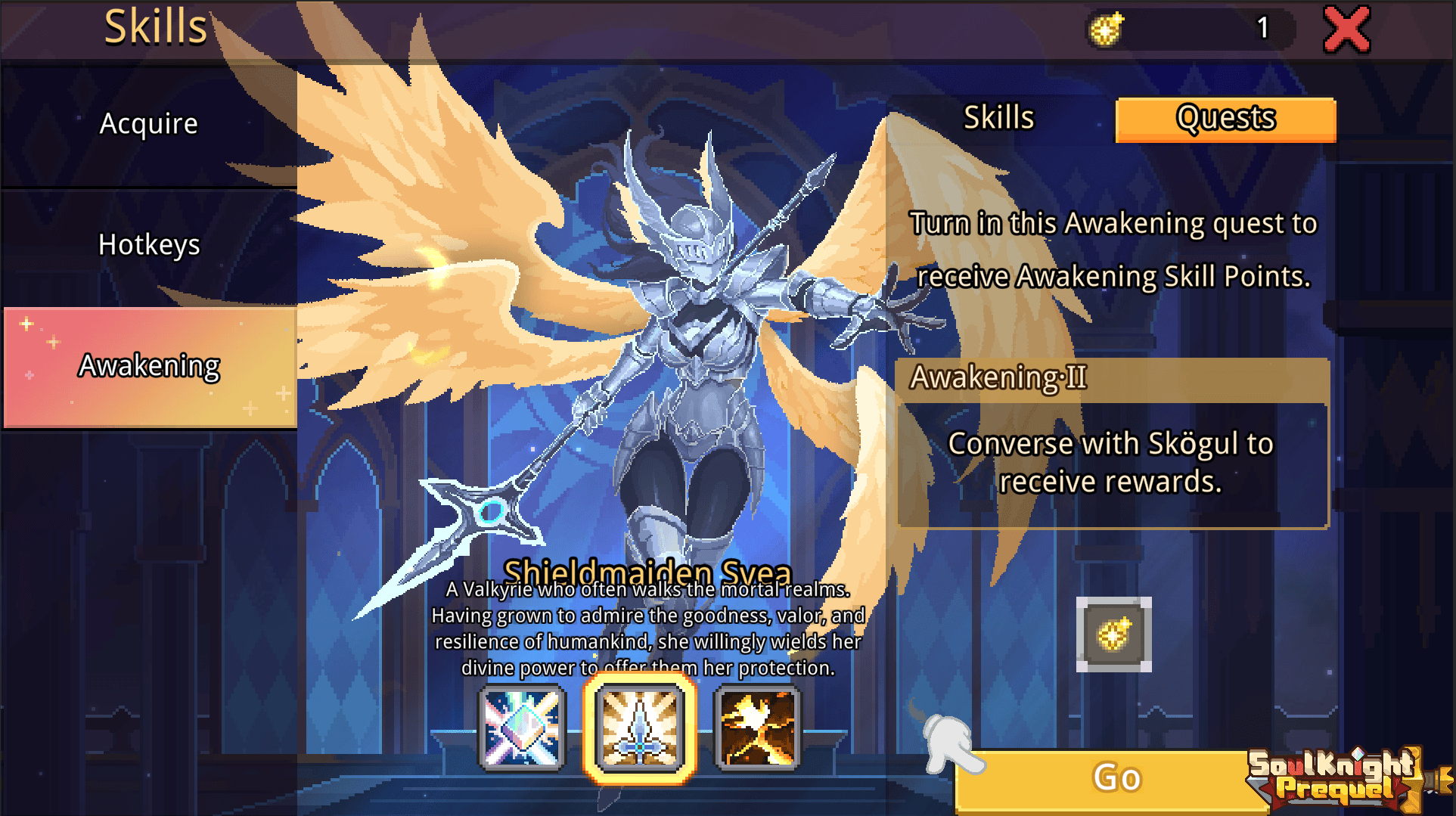Select the highlighted Awakening sidebar entry
The height and width of the screenshot is (816, 1456).
[x=148, y=365]
